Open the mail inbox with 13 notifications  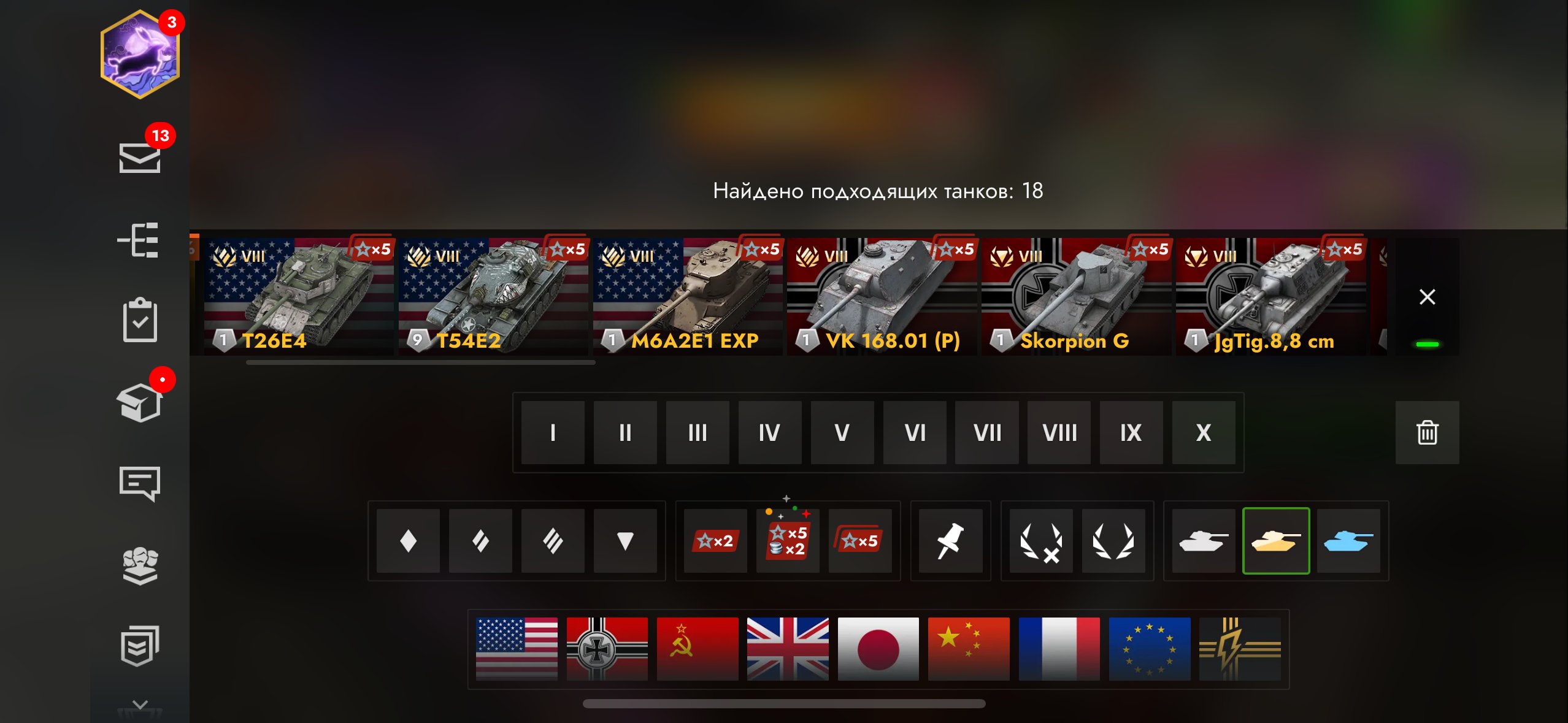[x=140, y=157]
